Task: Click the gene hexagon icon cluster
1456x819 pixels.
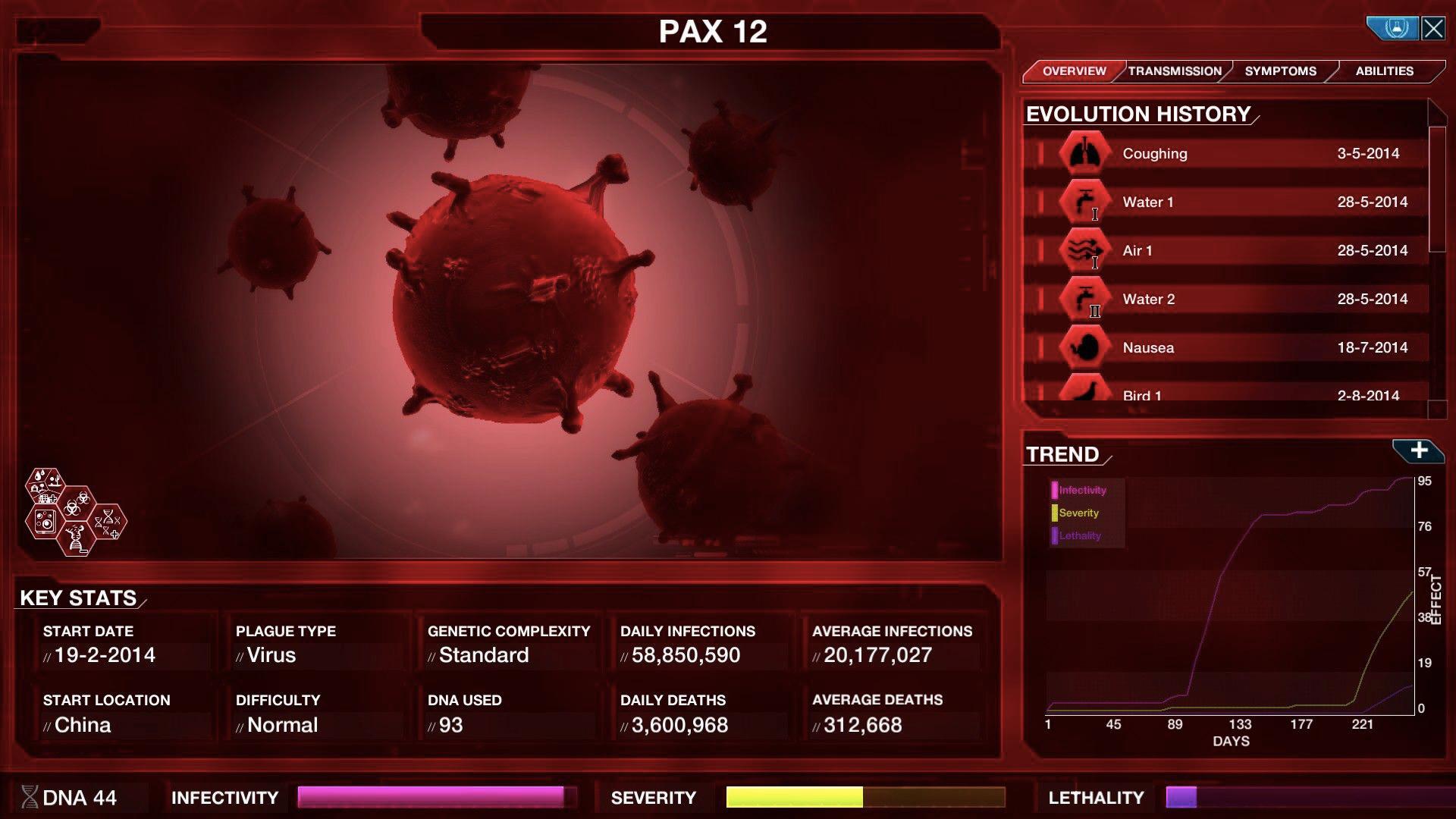Action: click(x=74, y=512)
